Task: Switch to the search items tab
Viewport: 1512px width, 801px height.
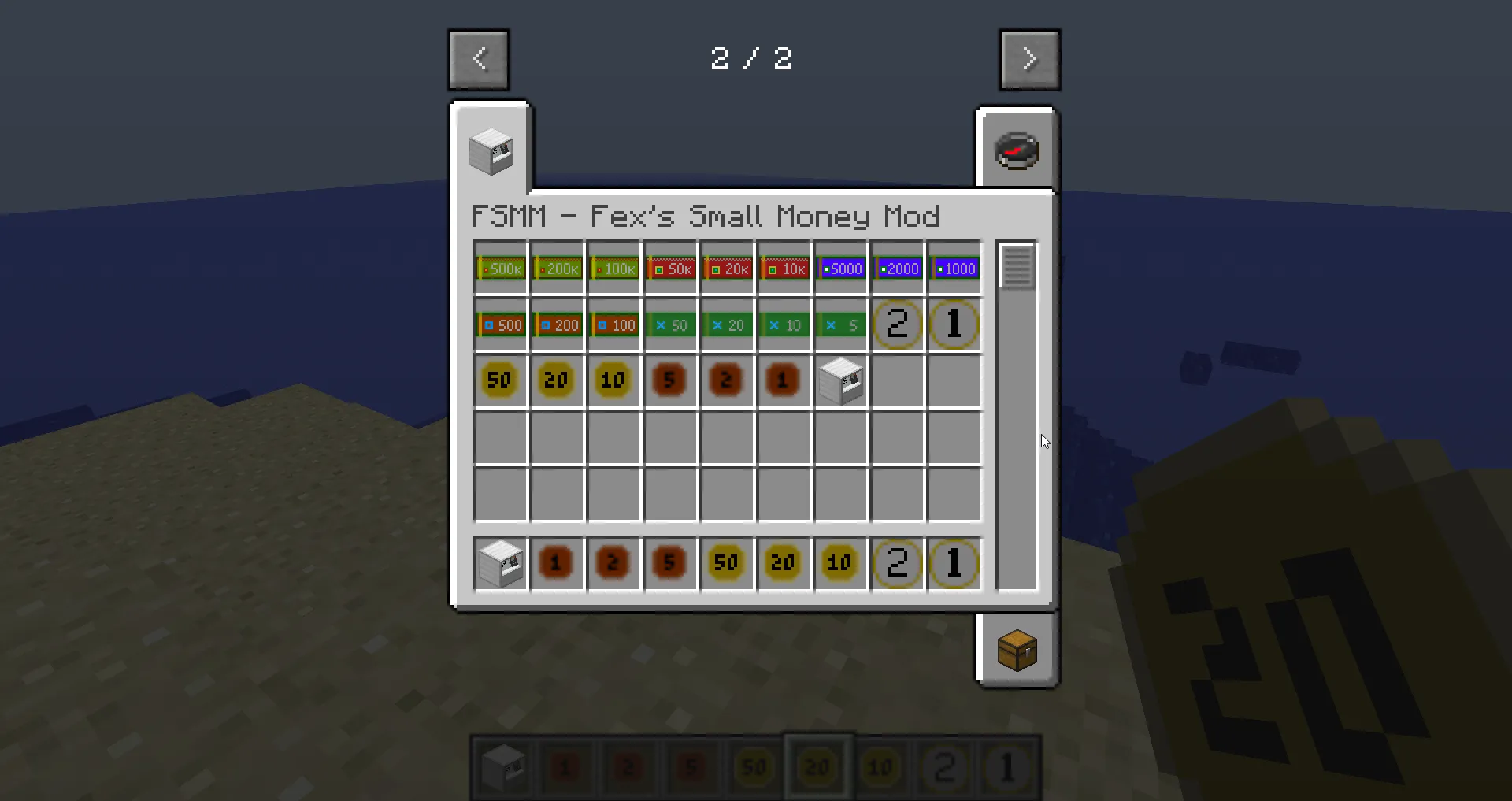Action: click(1017, 150)
